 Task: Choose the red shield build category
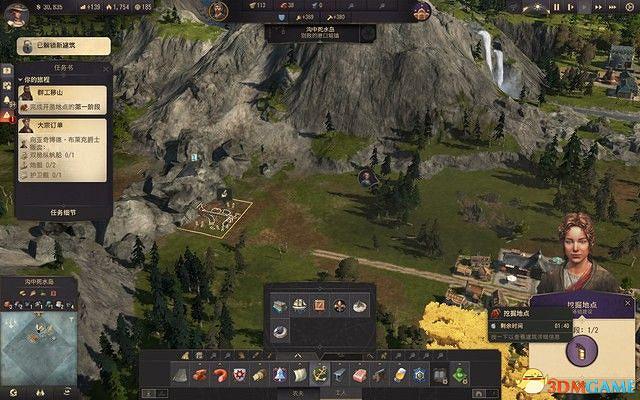pyautogui.click(x=239, y=375)
